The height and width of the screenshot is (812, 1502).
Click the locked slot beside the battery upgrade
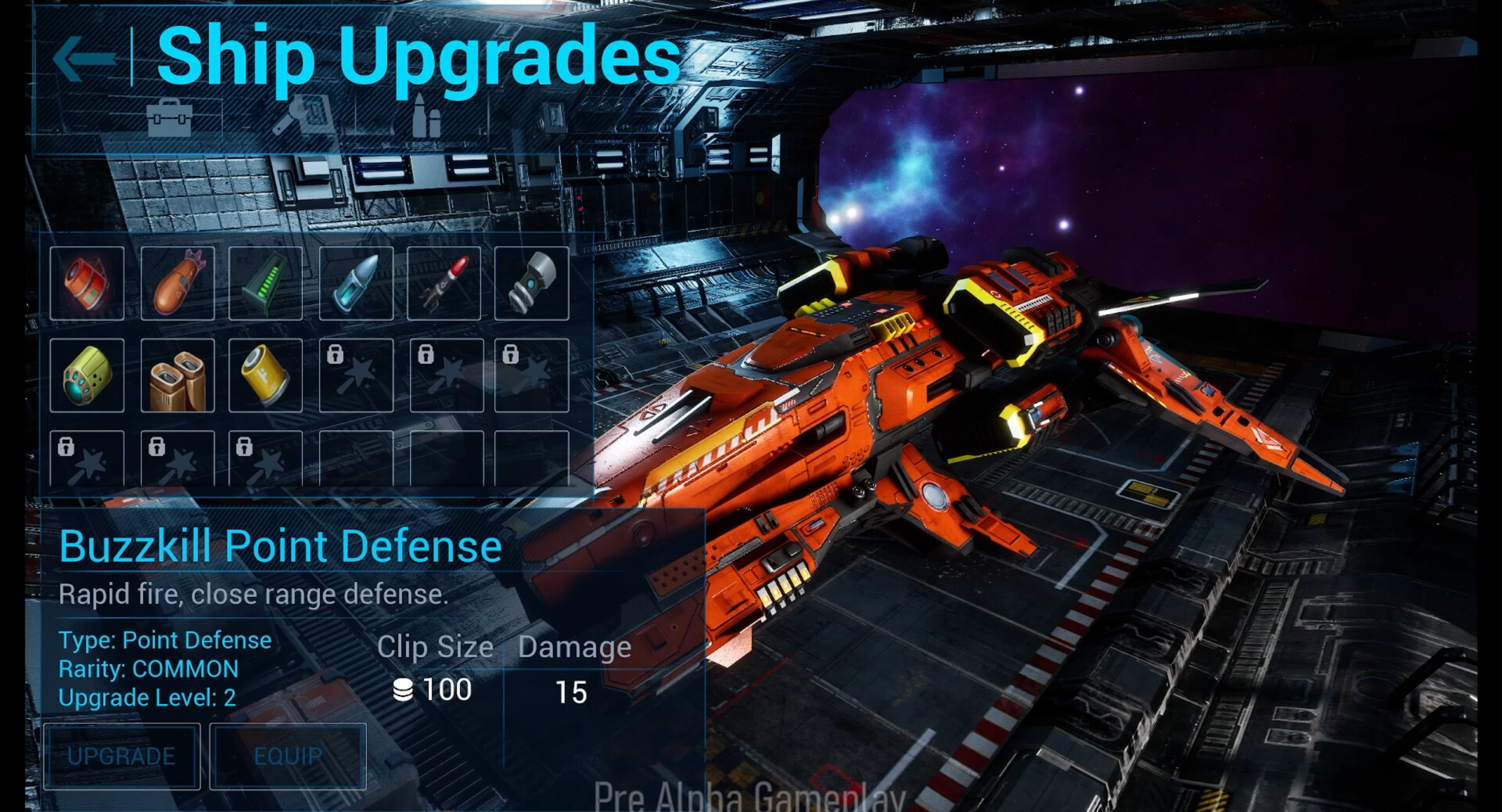356,375
